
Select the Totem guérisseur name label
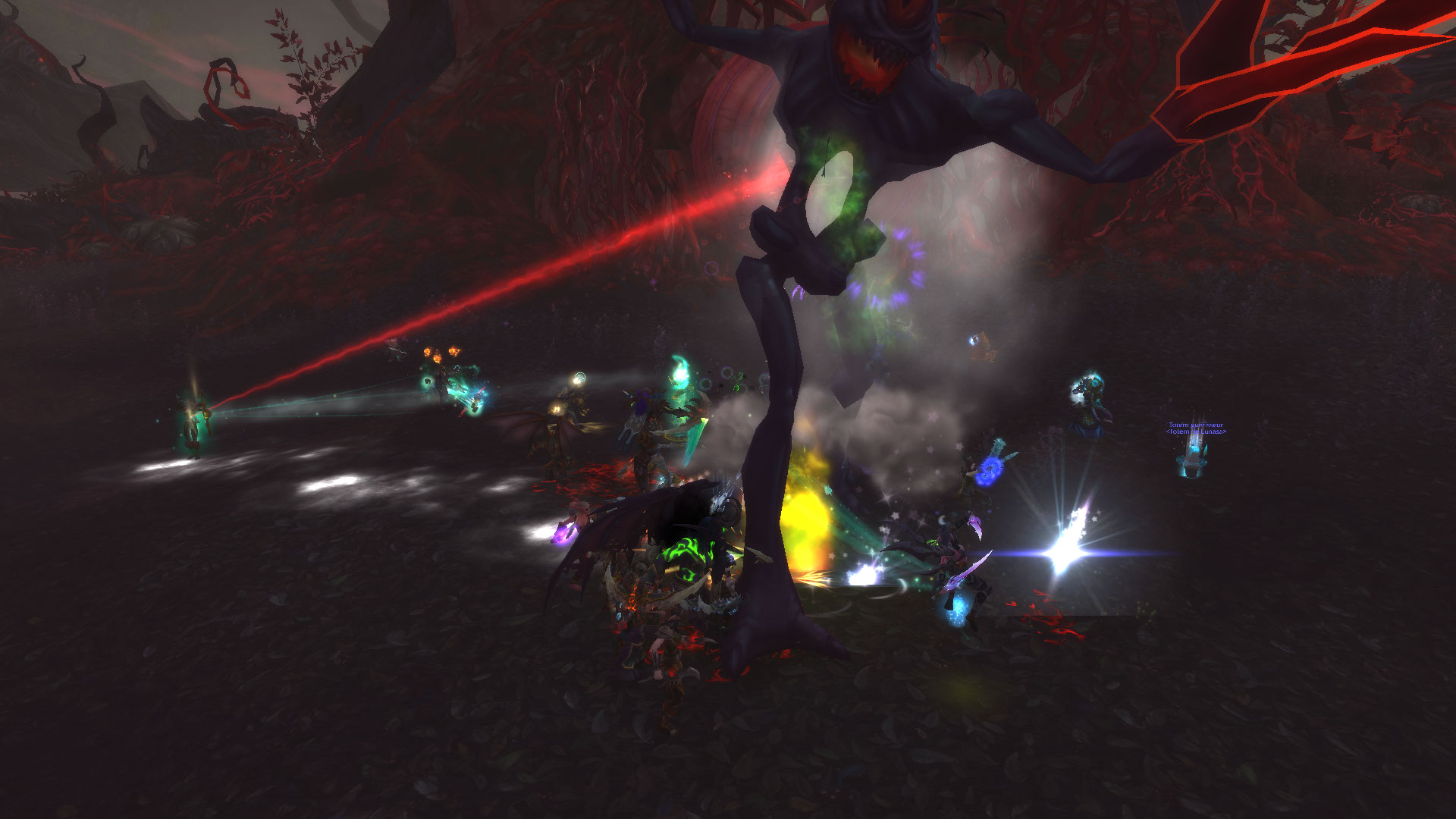pos(1195,425)
